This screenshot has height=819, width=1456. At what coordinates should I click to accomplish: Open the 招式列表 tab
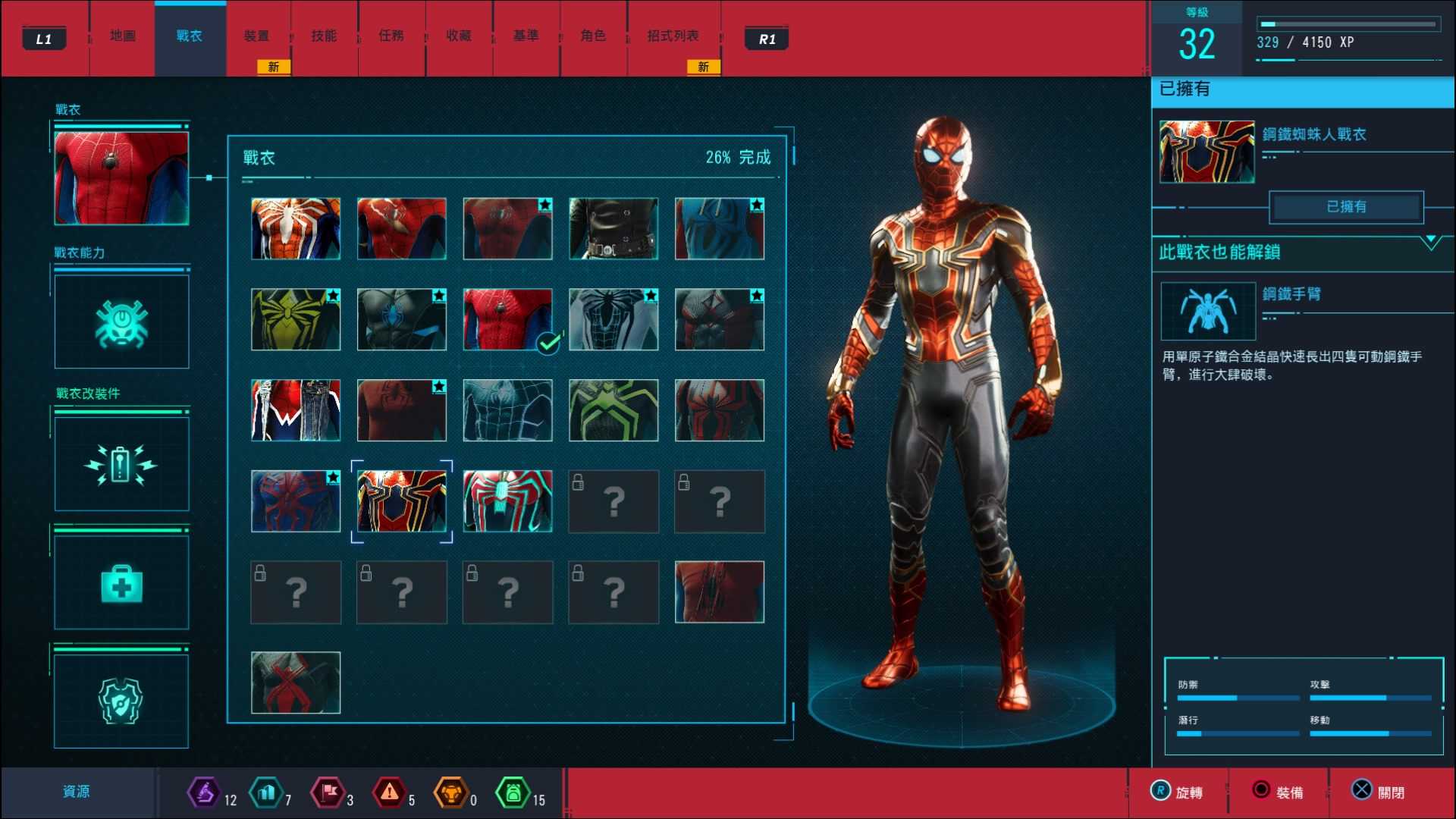point(673,35)
